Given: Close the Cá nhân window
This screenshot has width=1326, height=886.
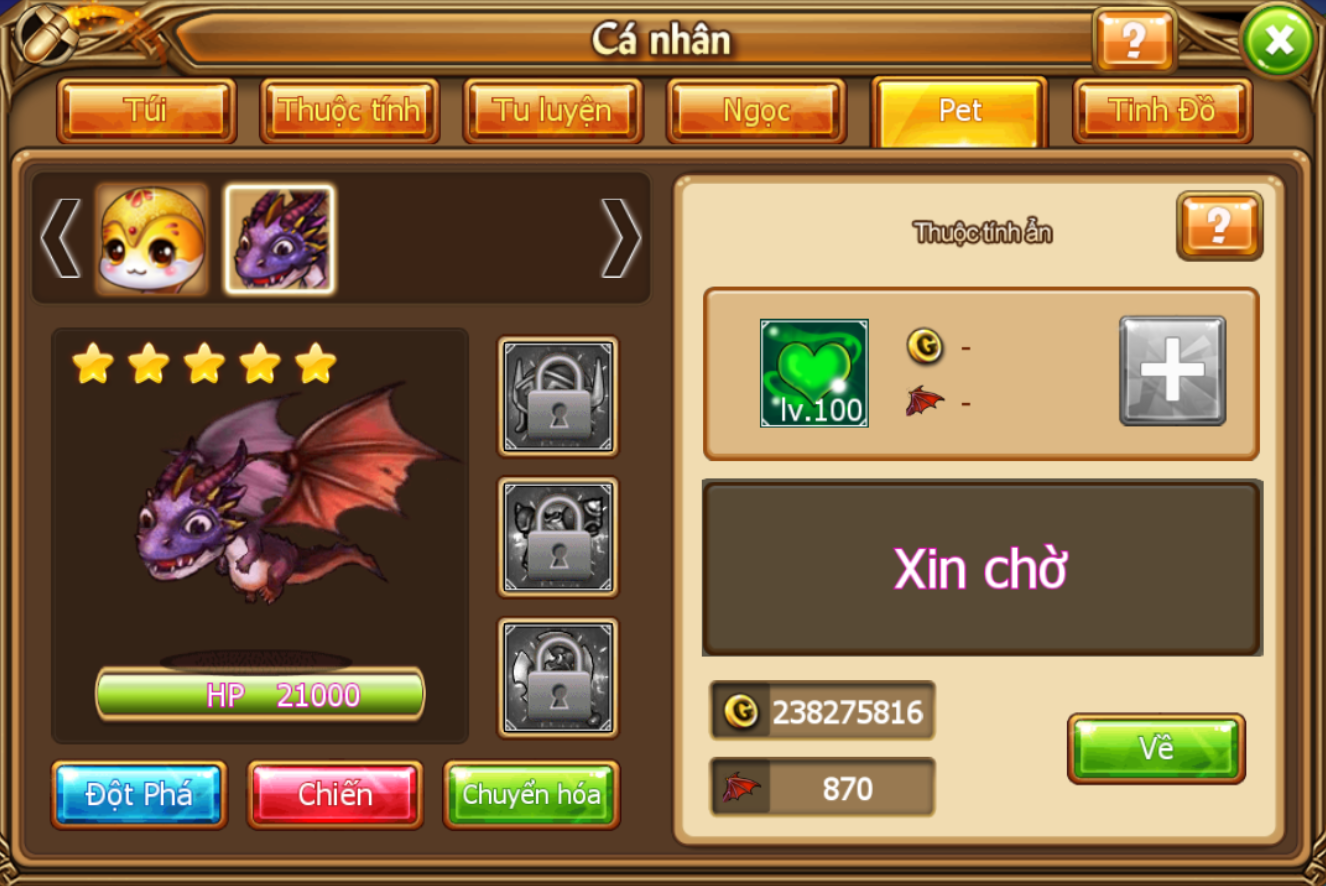Looking at the screenshot, I should [x=1277, y=41].
